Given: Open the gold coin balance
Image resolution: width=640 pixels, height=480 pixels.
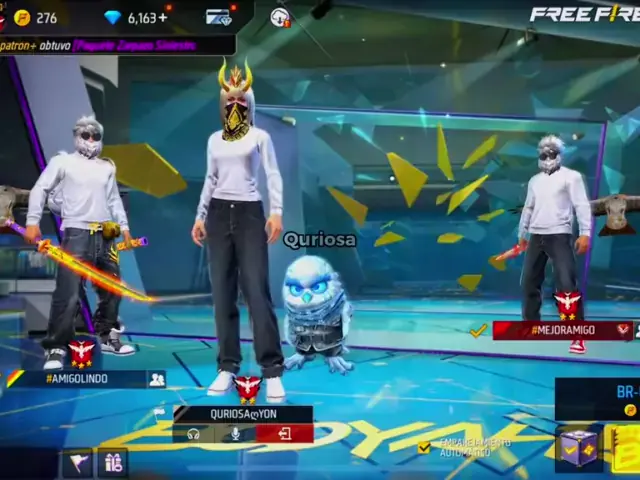Looking at the screenshot, I should (x=36, y=17).
